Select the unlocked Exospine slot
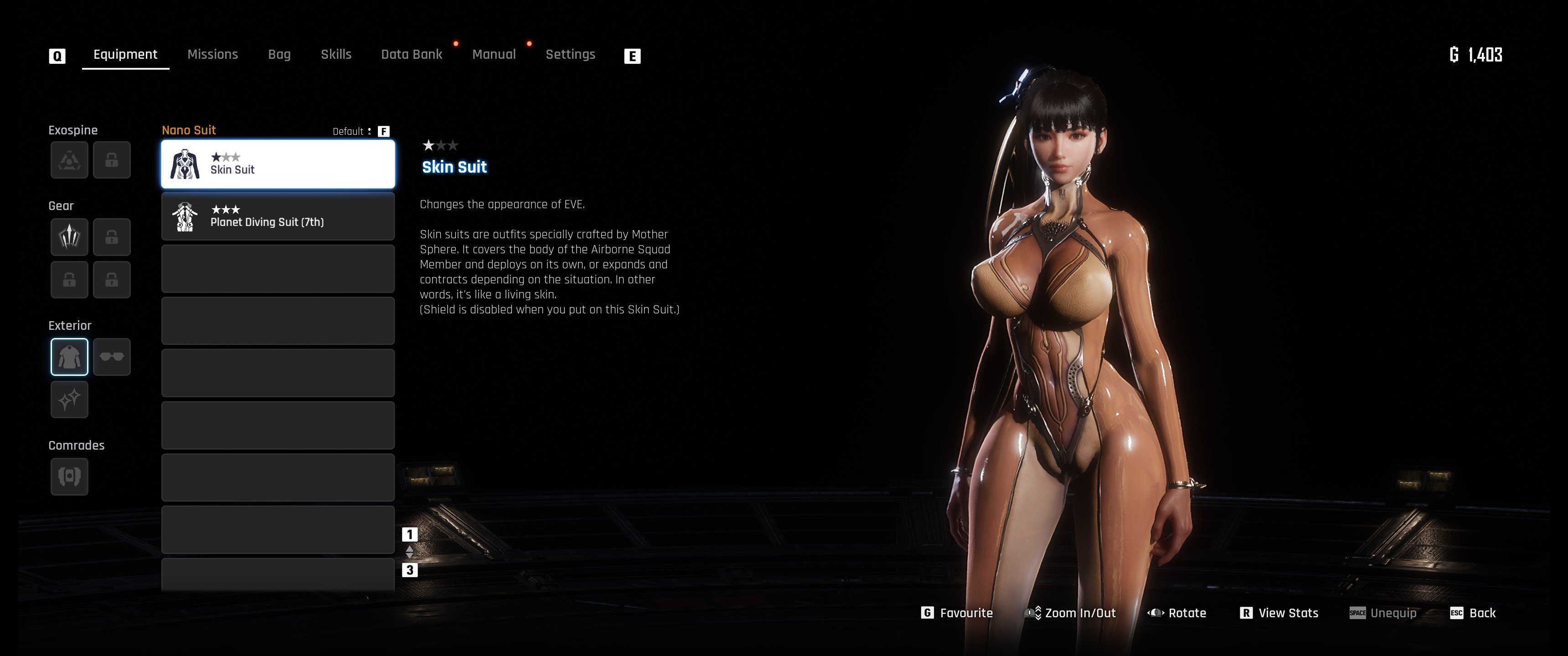 [69, 160]
